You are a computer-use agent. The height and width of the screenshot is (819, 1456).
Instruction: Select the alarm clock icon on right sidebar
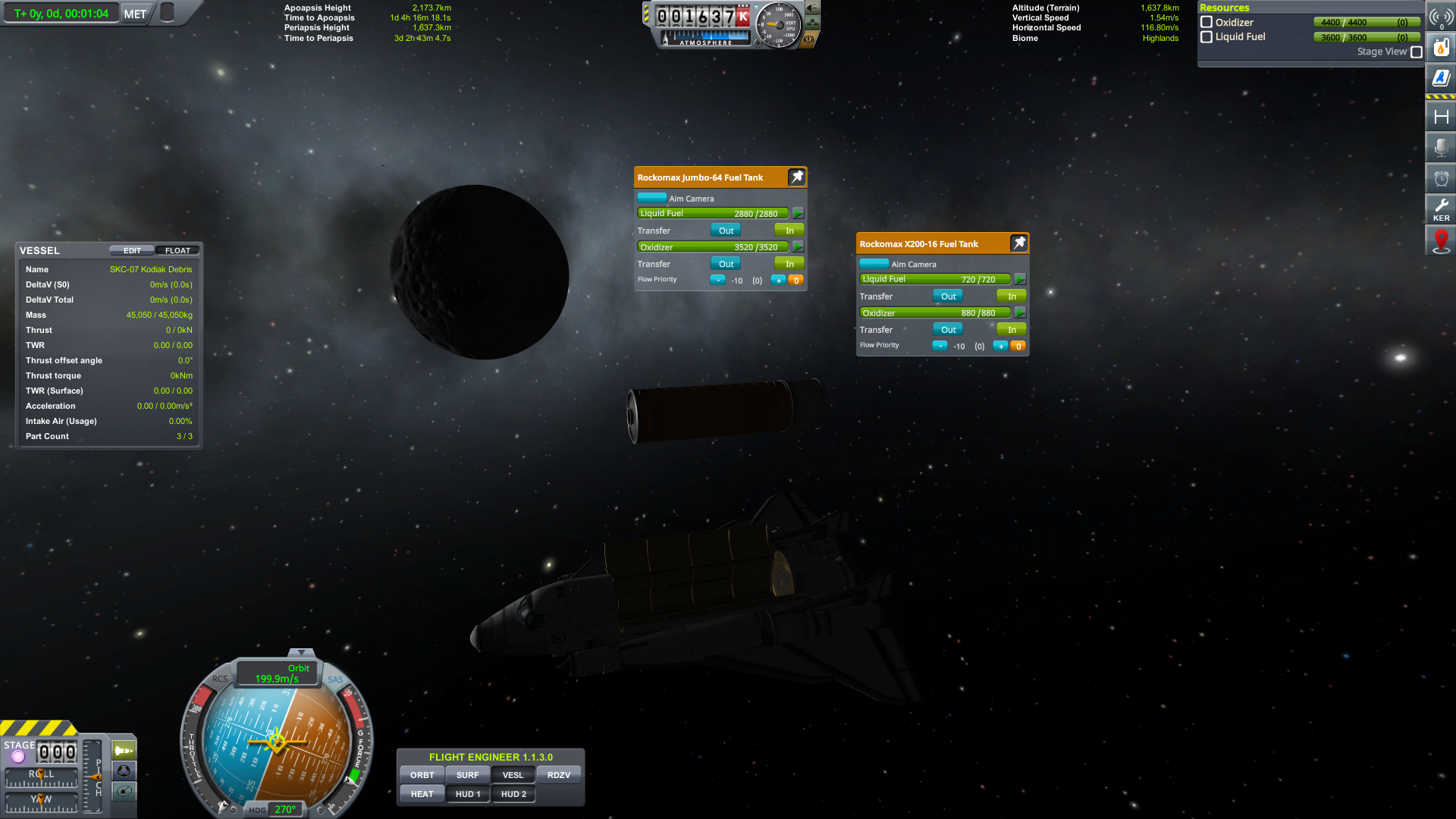pyautogui.click(x=1440, y=178)
